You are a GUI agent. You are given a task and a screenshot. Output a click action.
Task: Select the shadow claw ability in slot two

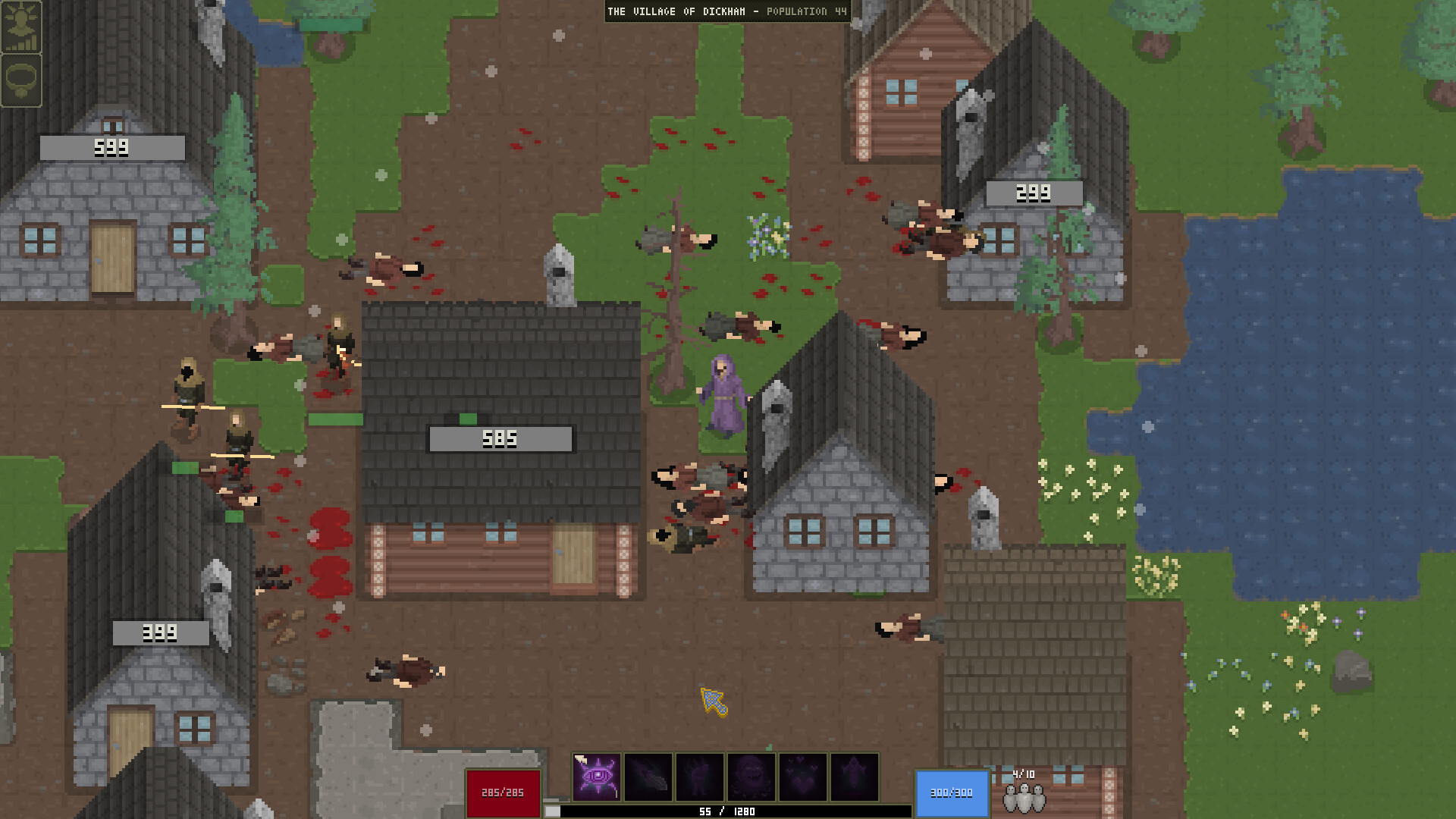pos(650,777)
